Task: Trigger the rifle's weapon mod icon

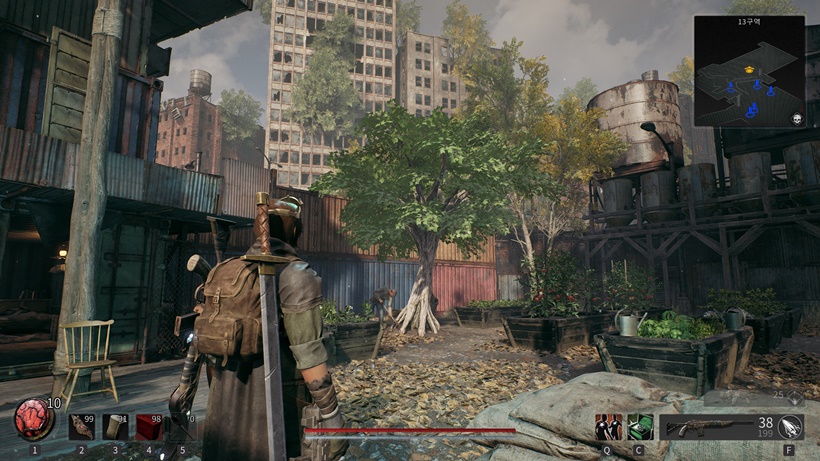Action: pyautogui.click(x=790, y=427)
